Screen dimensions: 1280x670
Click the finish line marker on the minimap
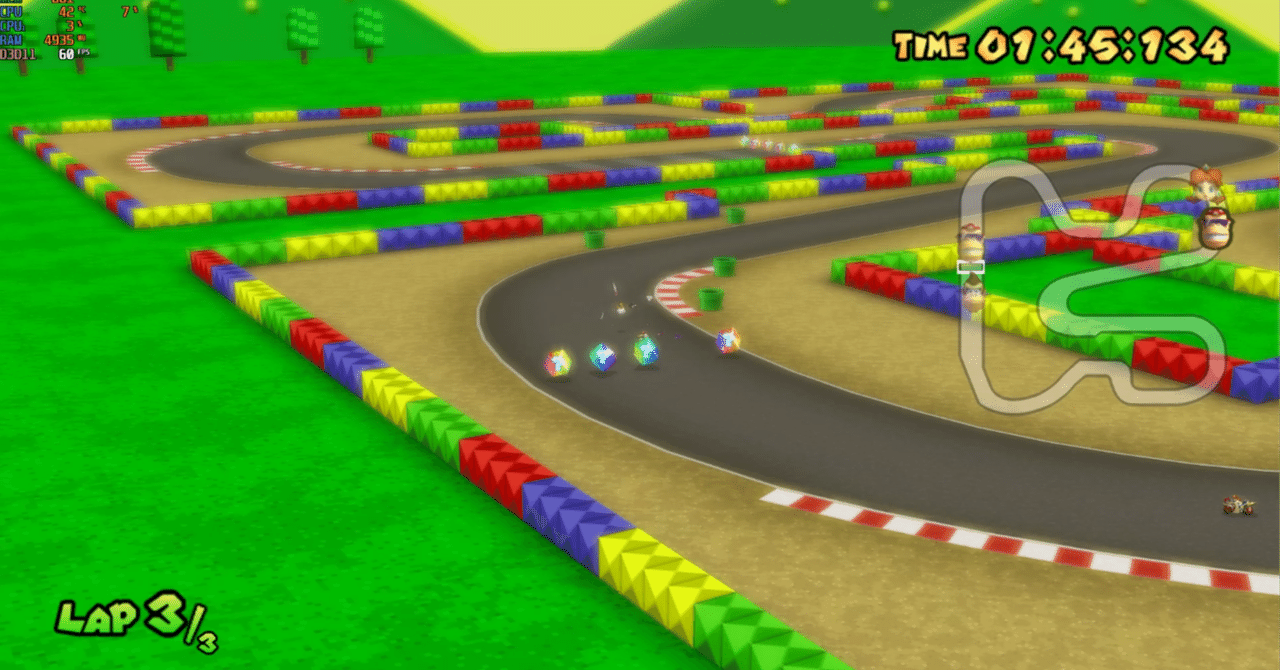[970, 267]
